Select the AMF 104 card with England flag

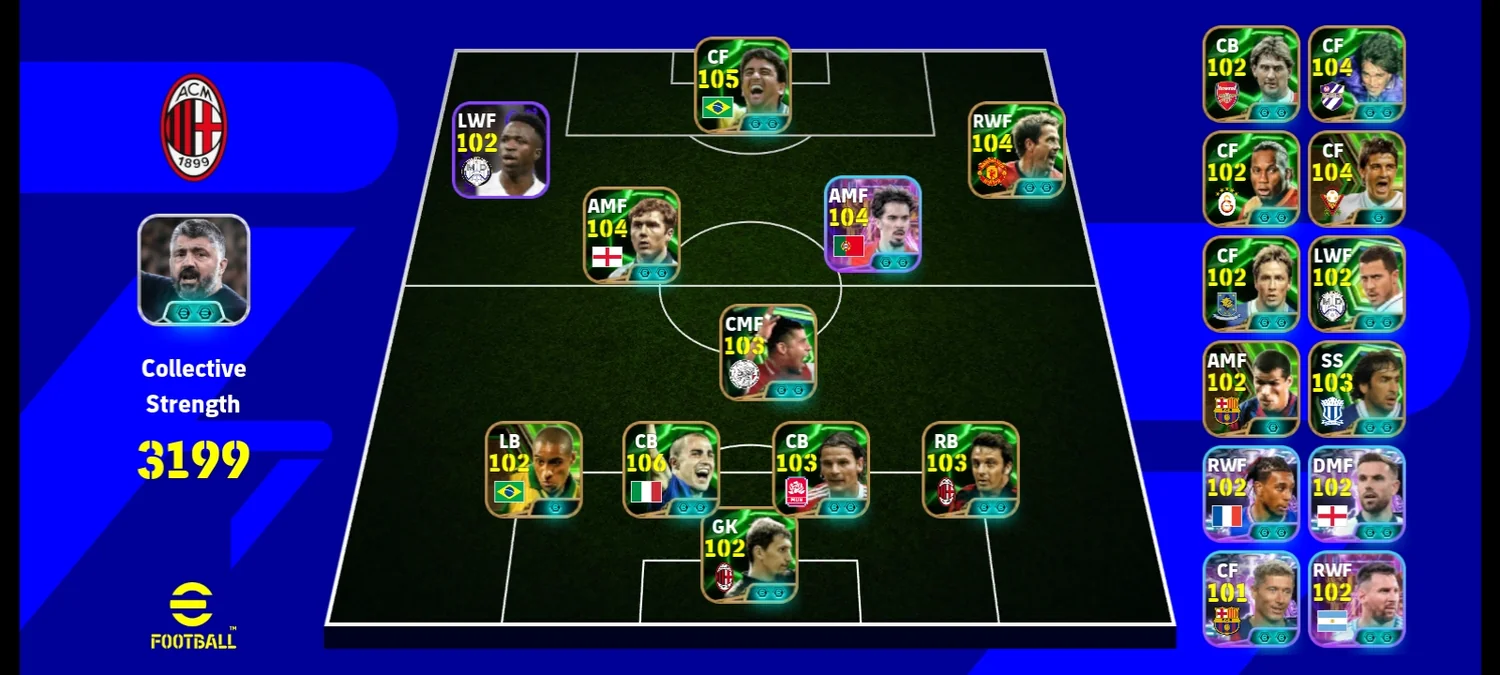click(x=631, y=235)
